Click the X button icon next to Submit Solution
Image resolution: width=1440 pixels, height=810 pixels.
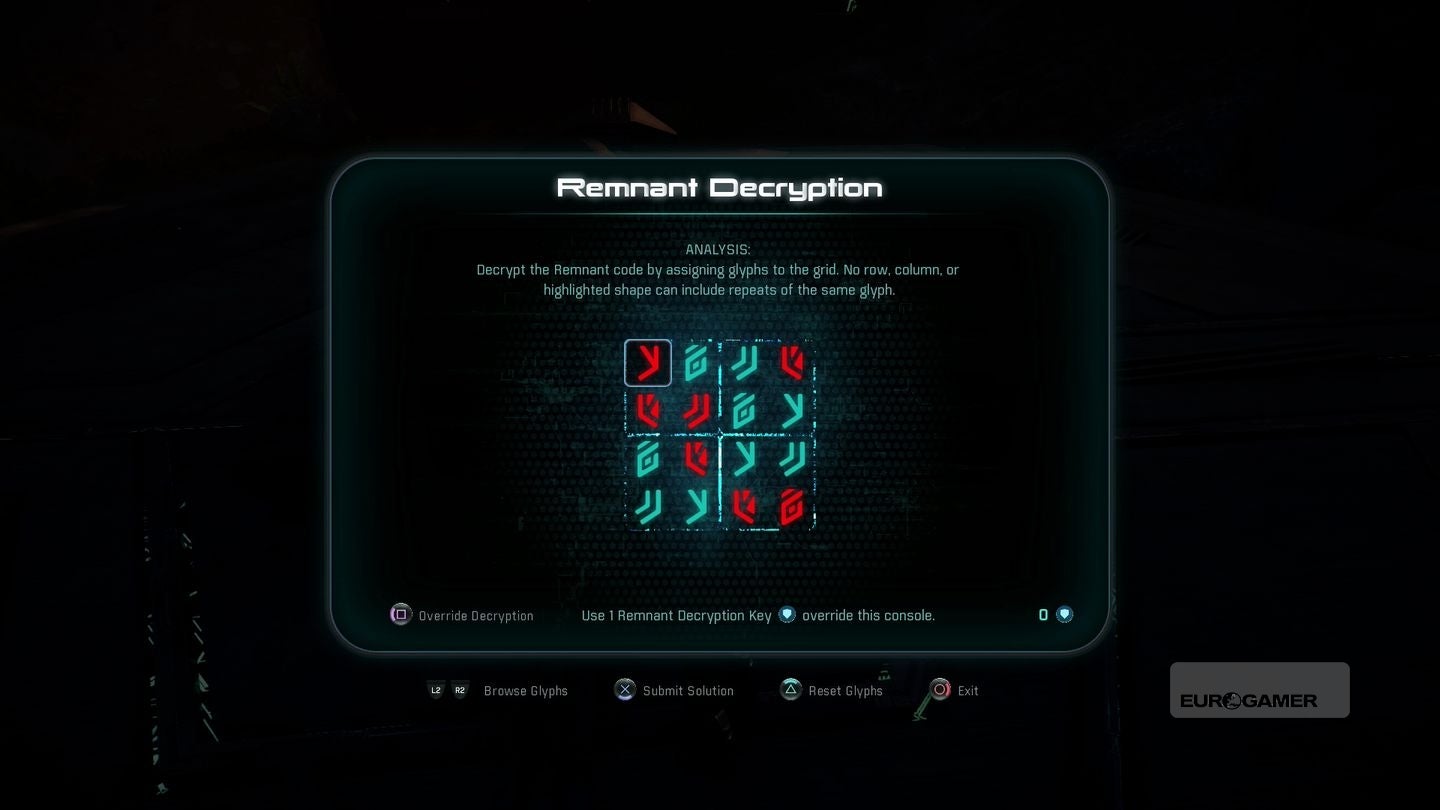tap(624, 690)
